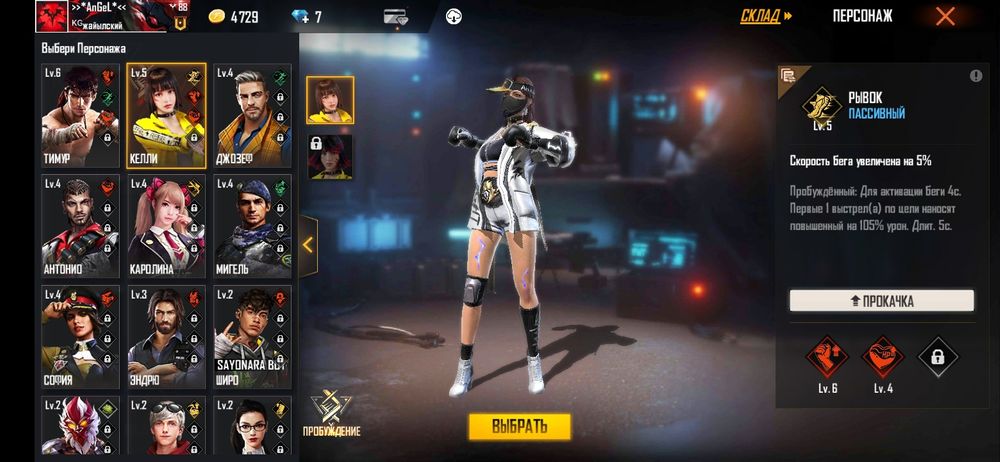Pick the Антонио character tile
Image resolution: width=1000 pixels, height=462 pixels.
coord(80,227)
